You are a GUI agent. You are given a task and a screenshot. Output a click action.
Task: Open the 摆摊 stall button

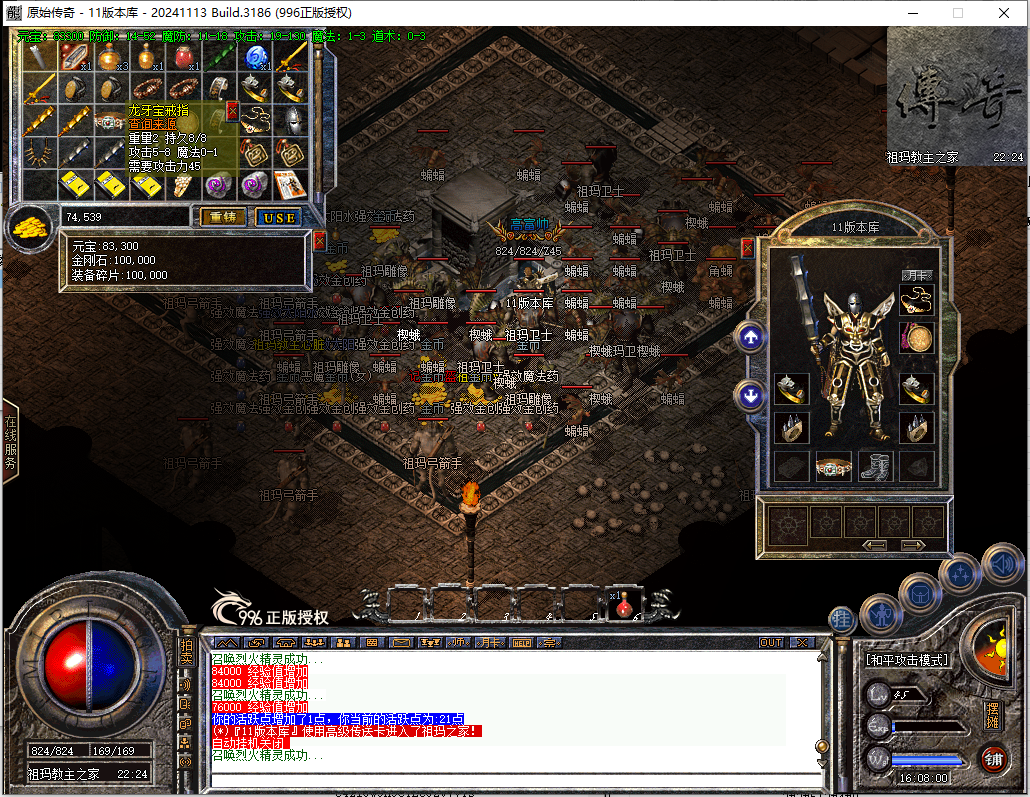click(992, 716)
